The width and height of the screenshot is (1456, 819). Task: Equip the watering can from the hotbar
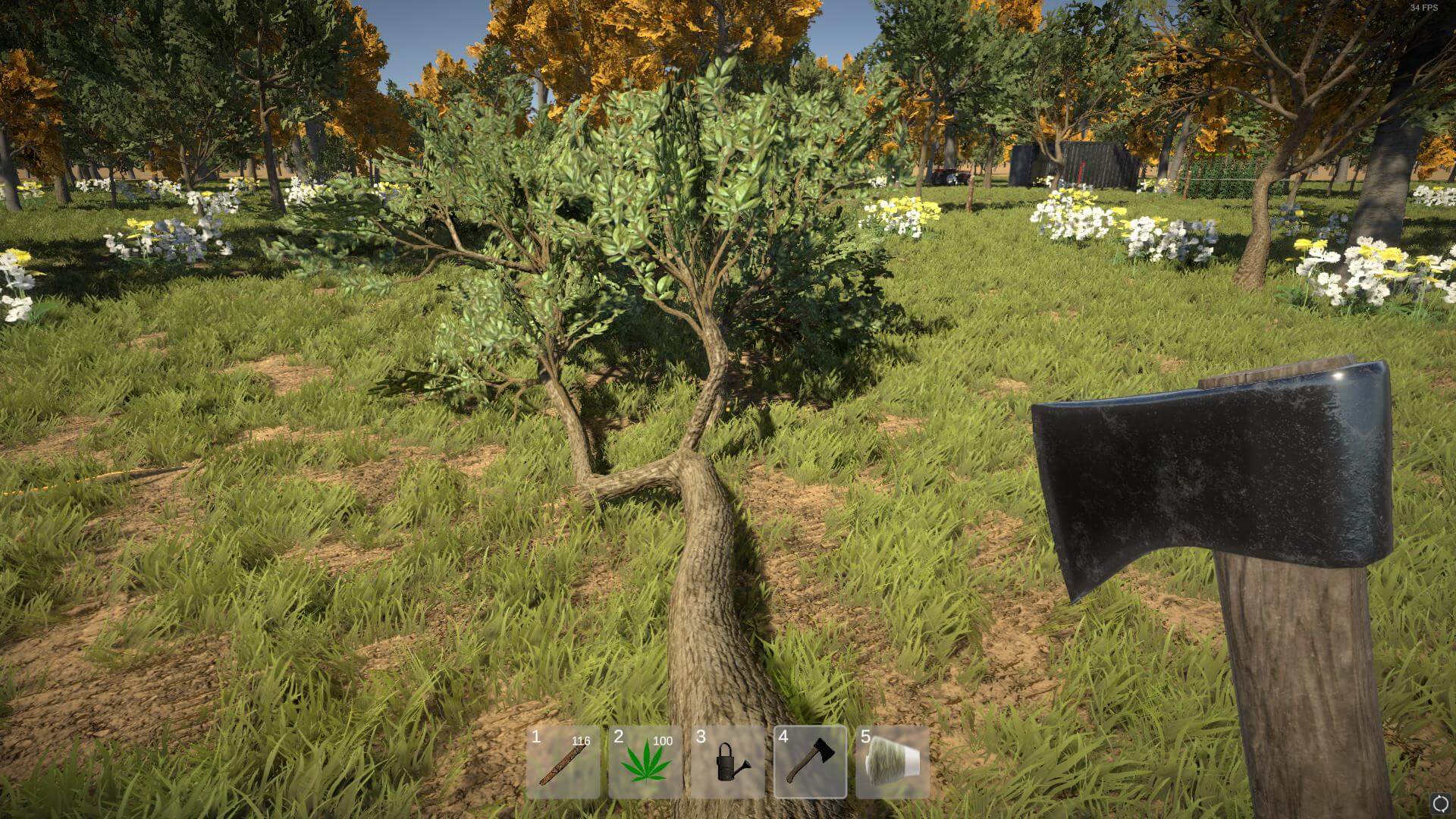coord(728,762)
